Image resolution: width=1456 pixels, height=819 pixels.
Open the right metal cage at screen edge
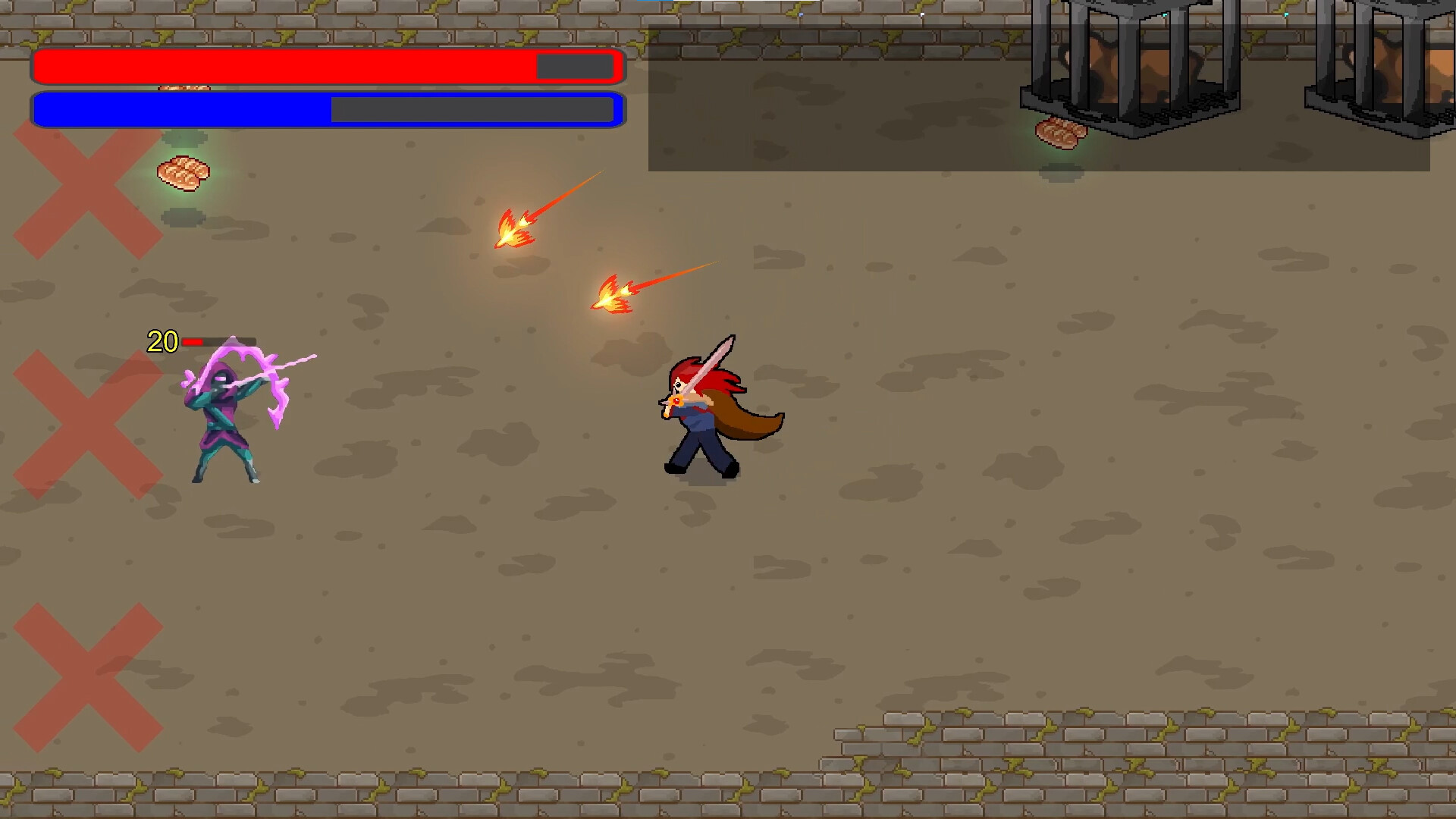pos(1388,57)
